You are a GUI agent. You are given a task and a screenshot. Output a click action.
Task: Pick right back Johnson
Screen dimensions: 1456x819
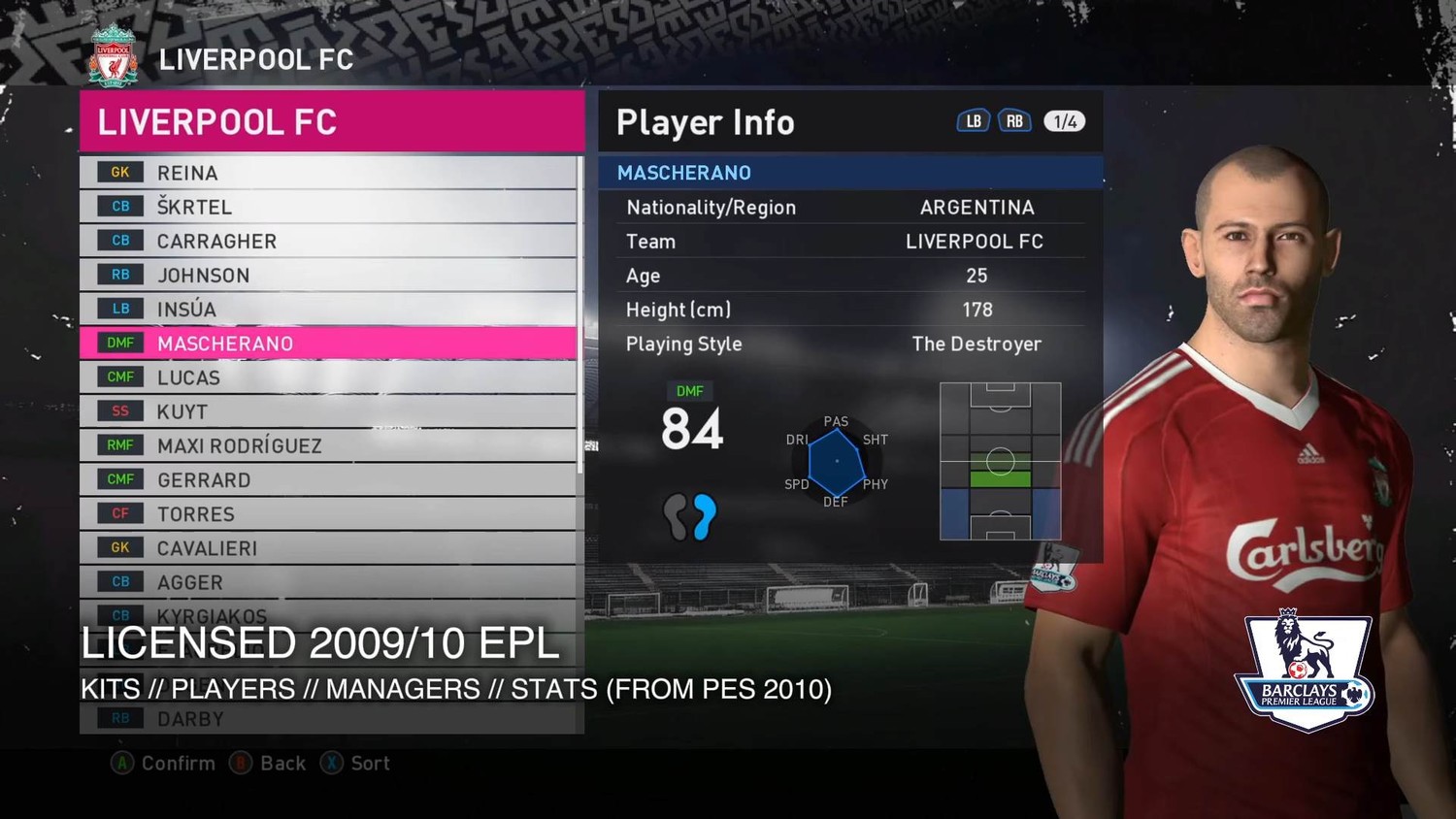point(328,276)
